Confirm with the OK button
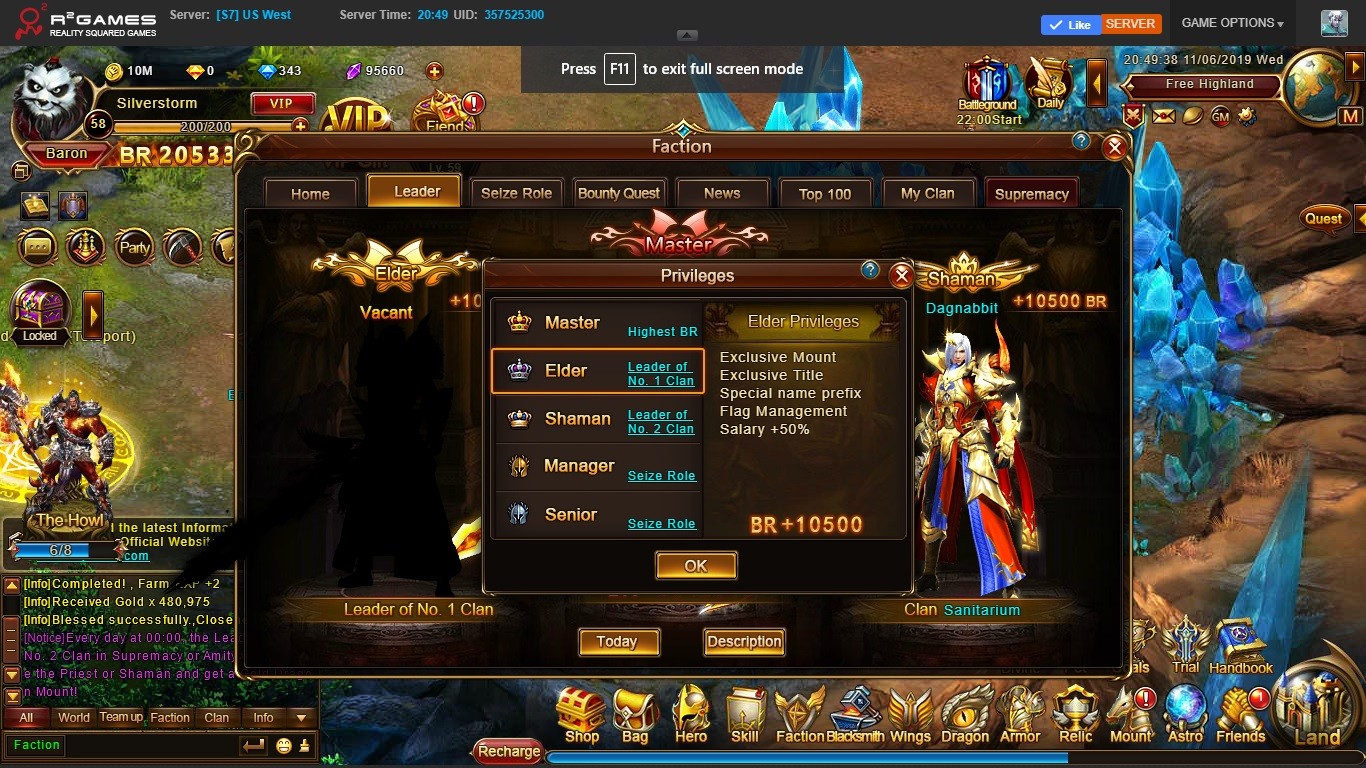Screen dimensions: 1366x768 pos(696,565)
